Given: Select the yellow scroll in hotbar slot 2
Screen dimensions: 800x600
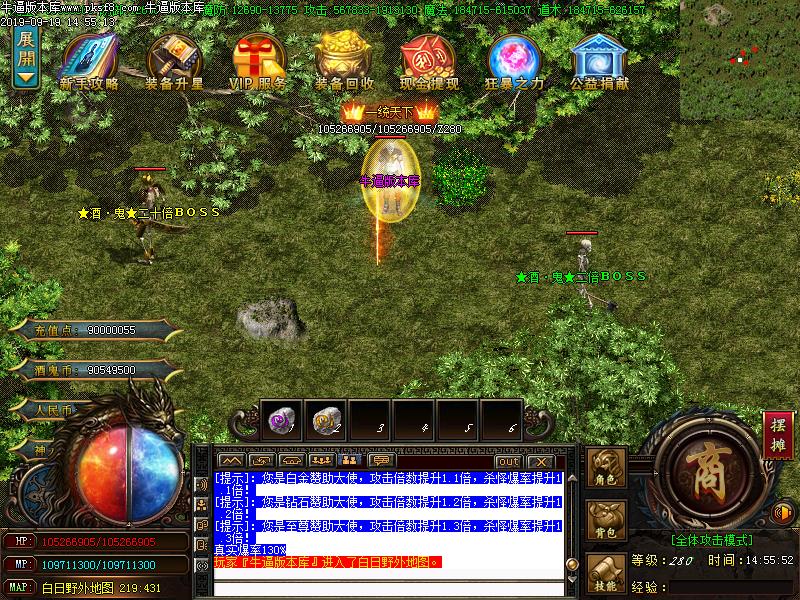Looking at the screenshot, I should [x=325, y=421].
